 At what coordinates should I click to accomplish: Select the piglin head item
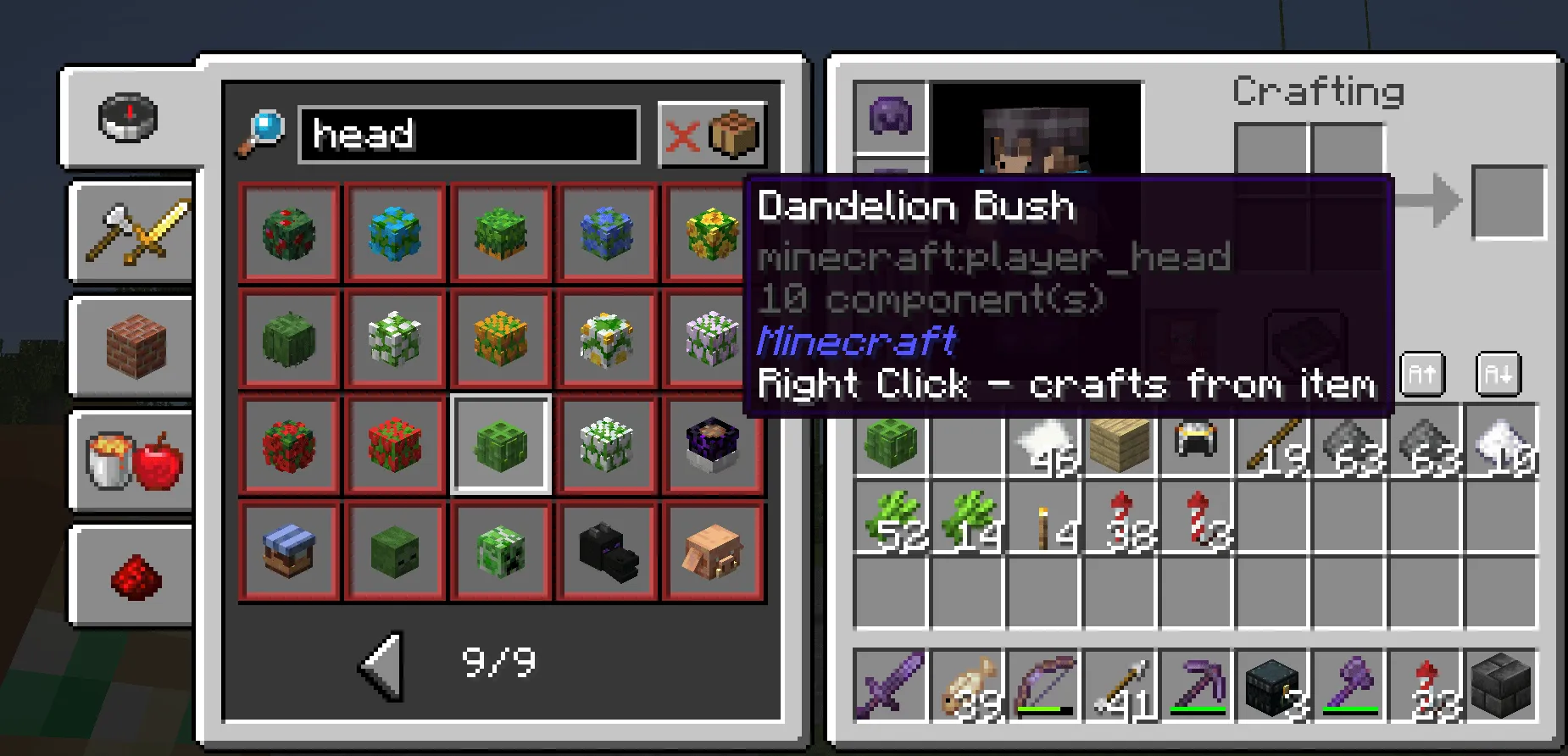click(x=713, y=550)
